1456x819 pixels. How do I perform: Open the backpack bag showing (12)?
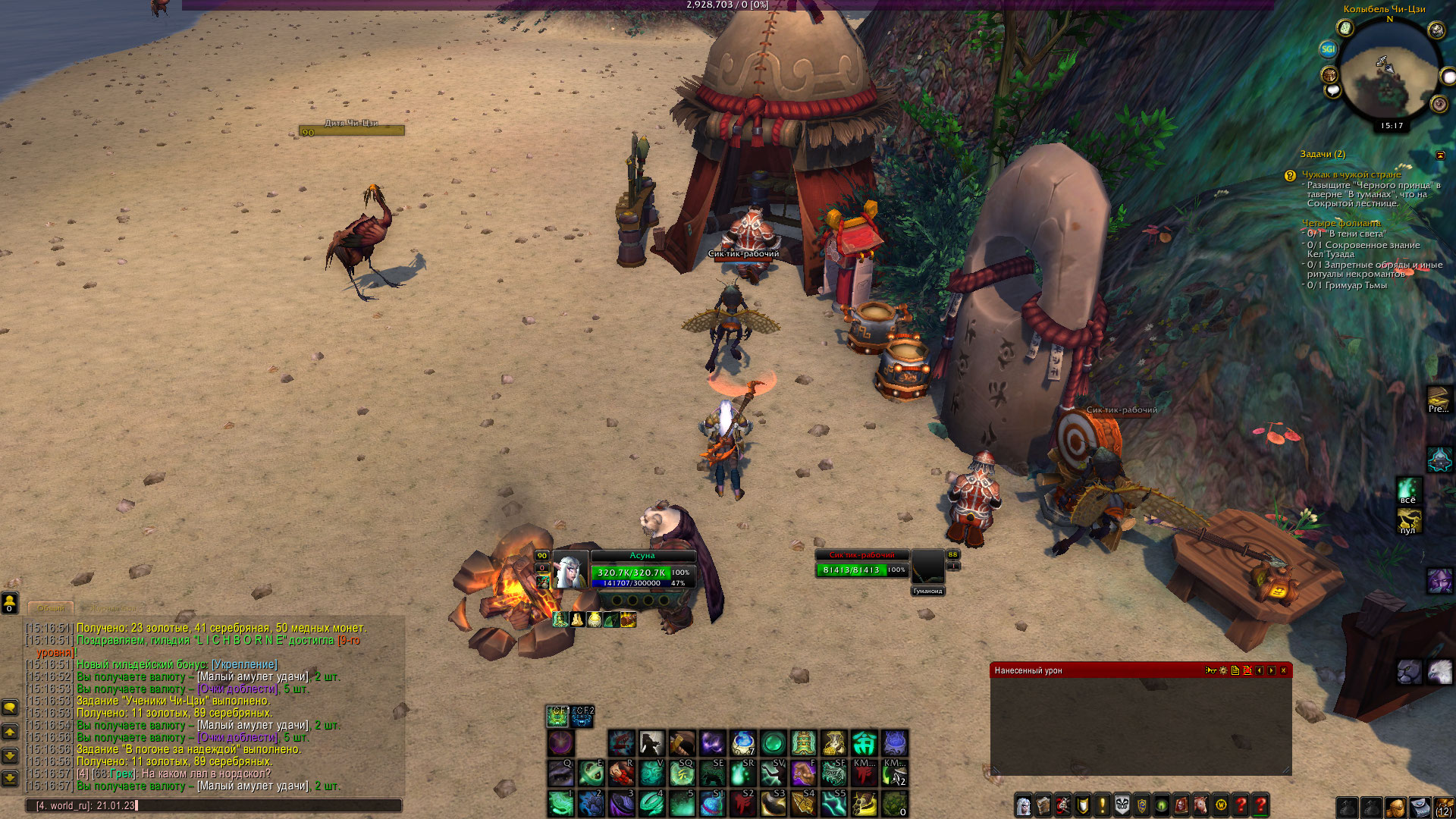click(1444, 807)
